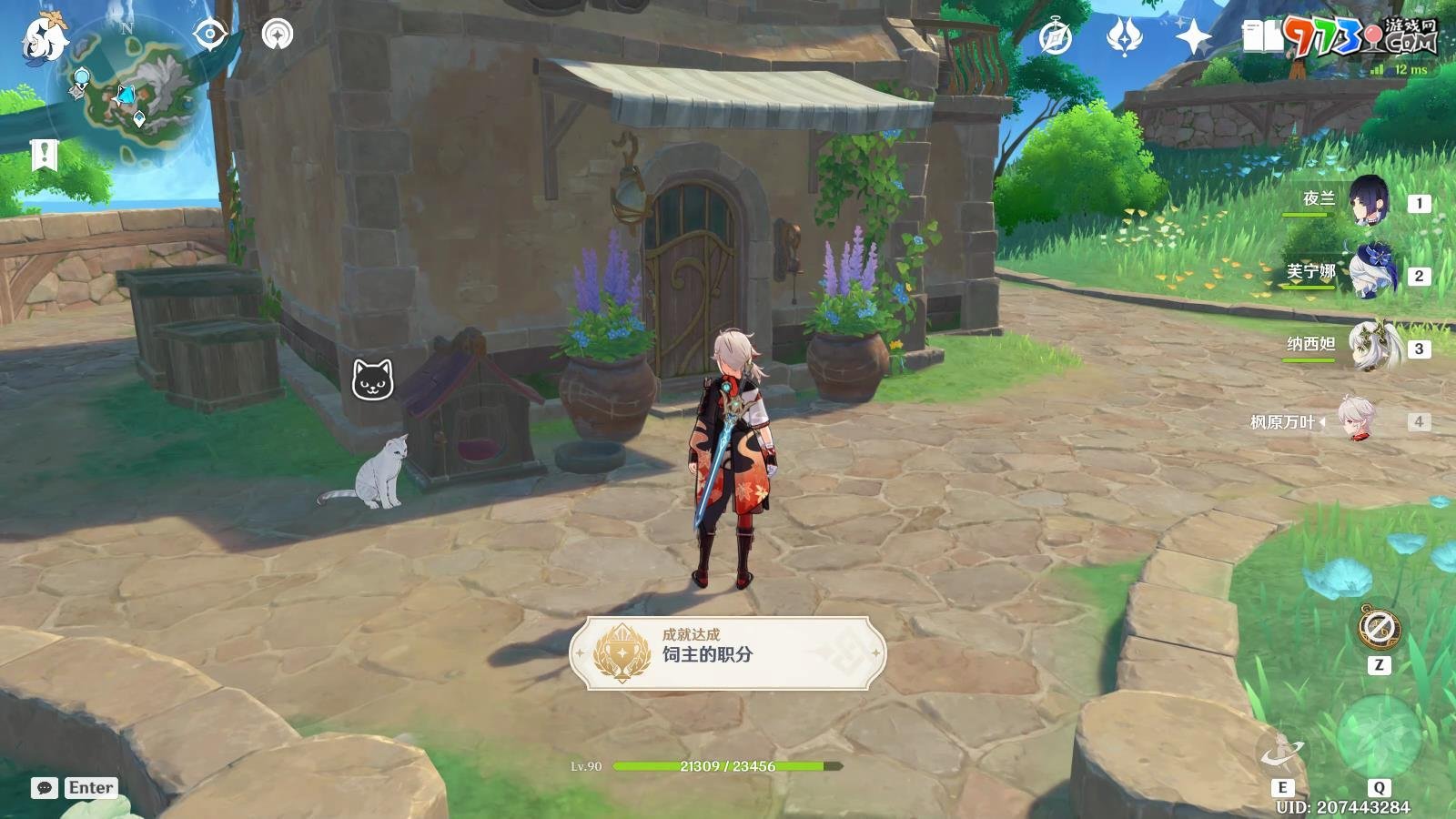Open the quest banner with exclamation mark
This screenshot has width=1456, height=819.
[x=44, y=155]
